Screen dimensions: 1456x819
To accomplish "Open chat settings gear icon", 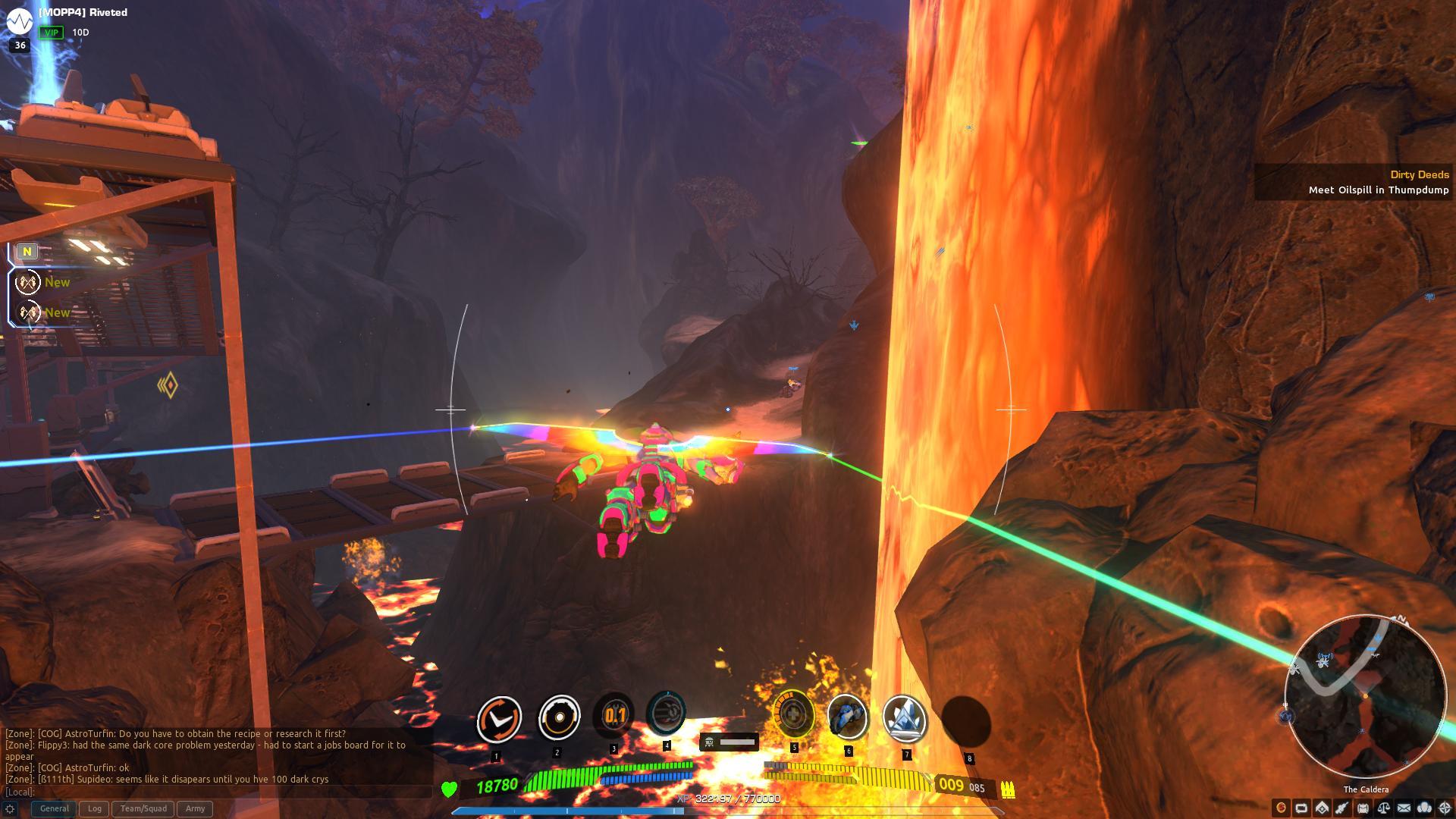I will [10, 809].
